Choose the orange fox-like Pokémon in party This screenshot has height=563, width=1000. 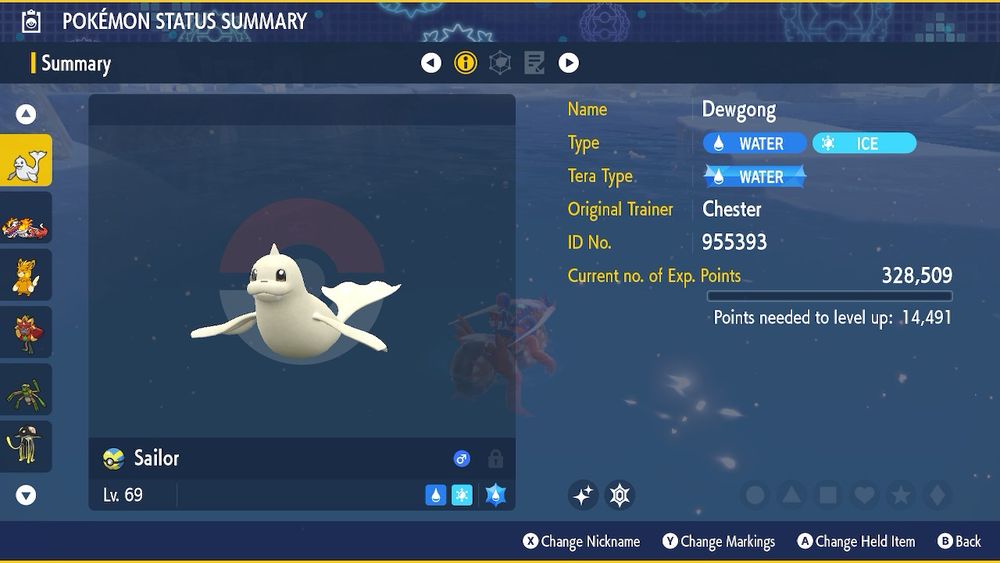coord(26,276)
